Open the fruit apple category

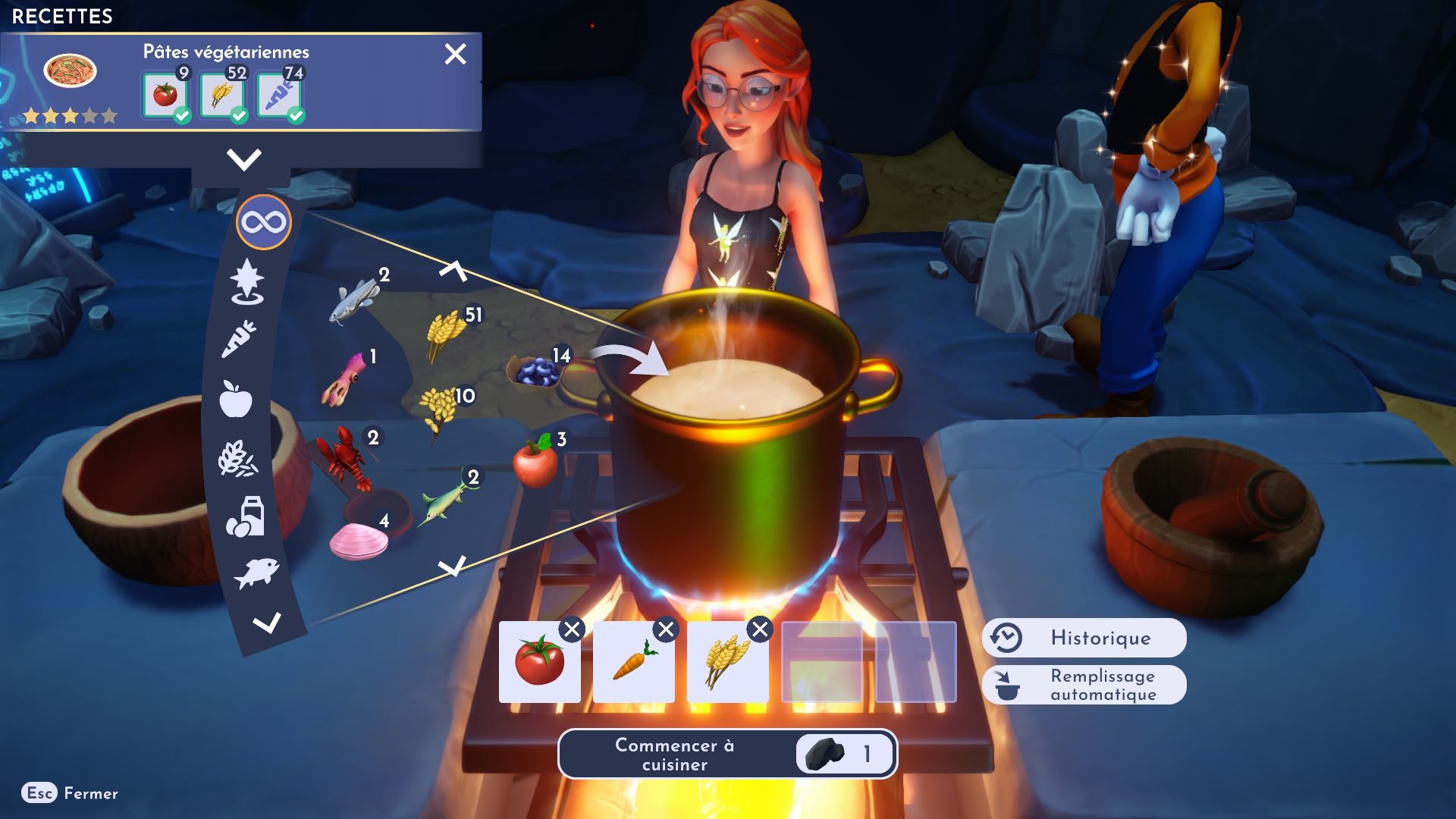236,398
